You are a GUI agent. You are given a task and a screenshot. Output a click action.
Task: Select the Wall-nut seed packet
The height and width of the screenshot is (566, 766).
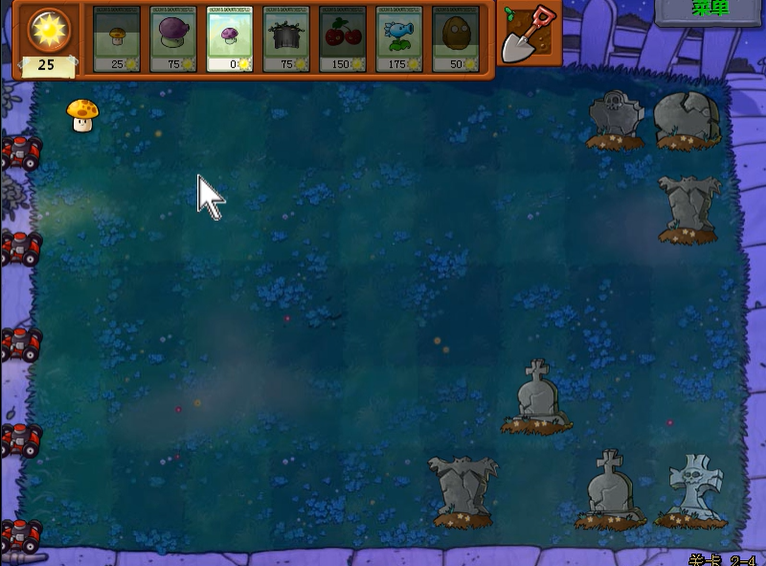(456, 39)
